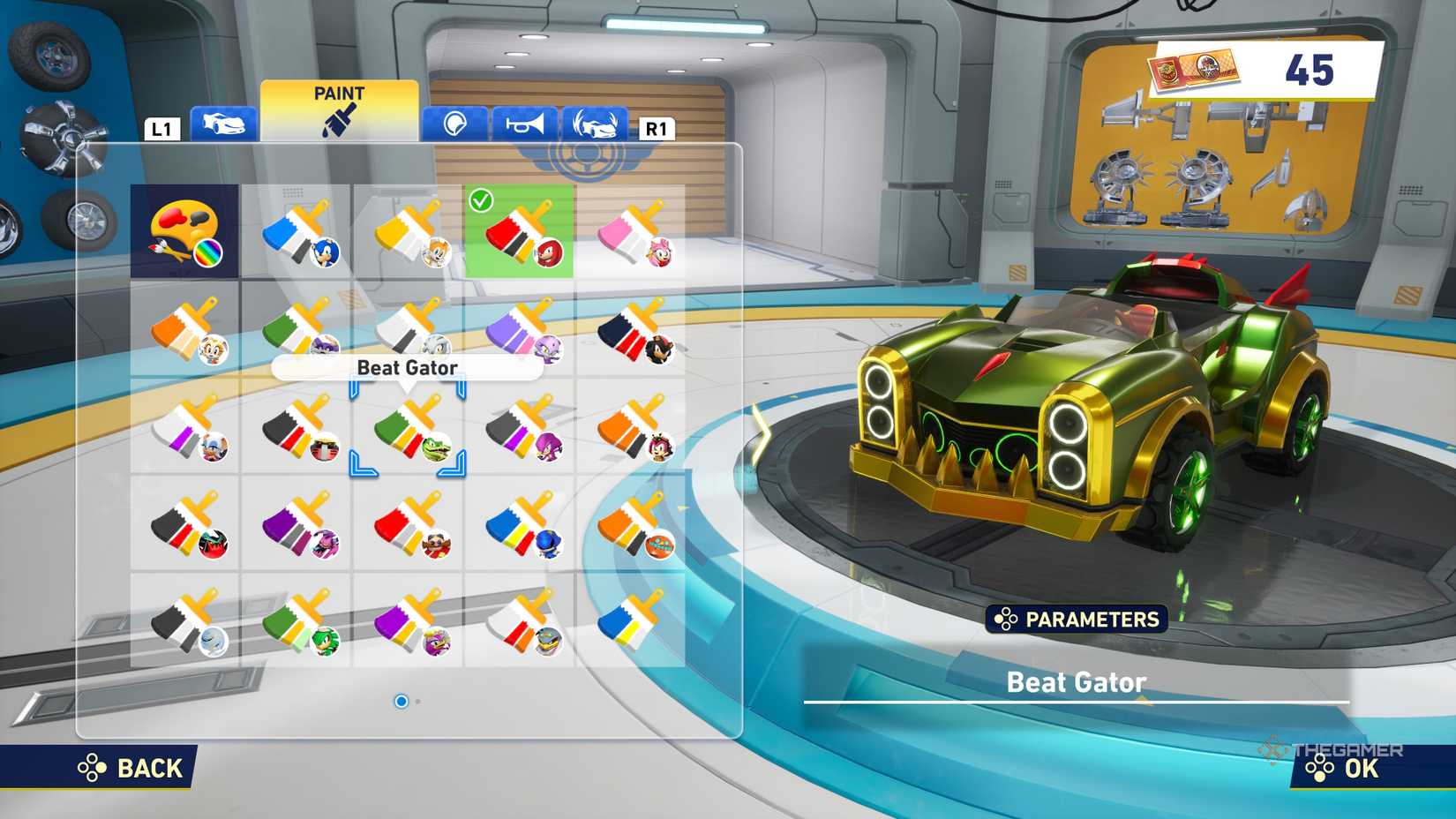1456x819 pixels.
Task: Select Big the Cat's green paint
Action: (x=297, y=340)
